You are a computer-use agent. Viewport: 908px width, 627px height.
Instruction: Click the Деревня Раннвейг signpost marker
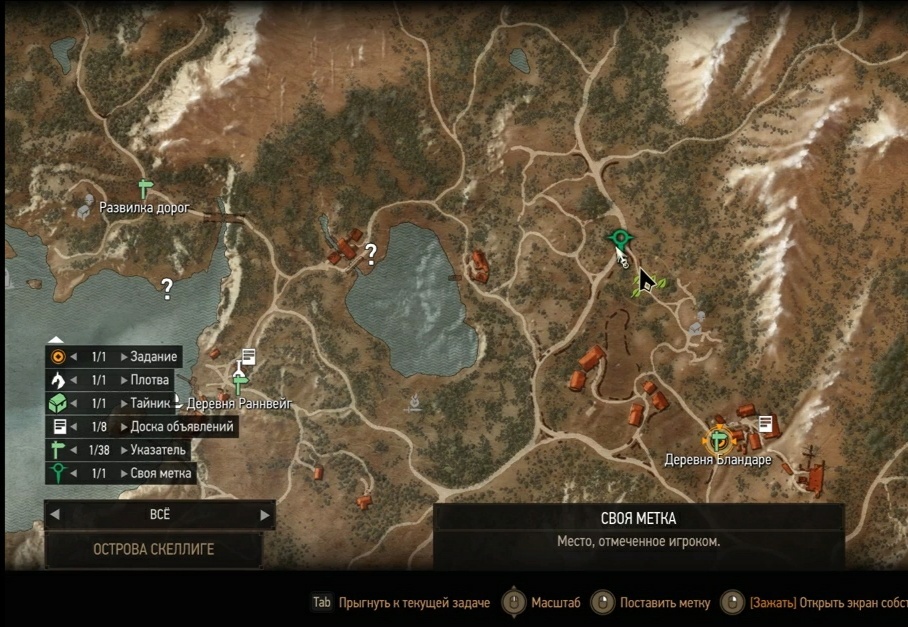(239, 381)
